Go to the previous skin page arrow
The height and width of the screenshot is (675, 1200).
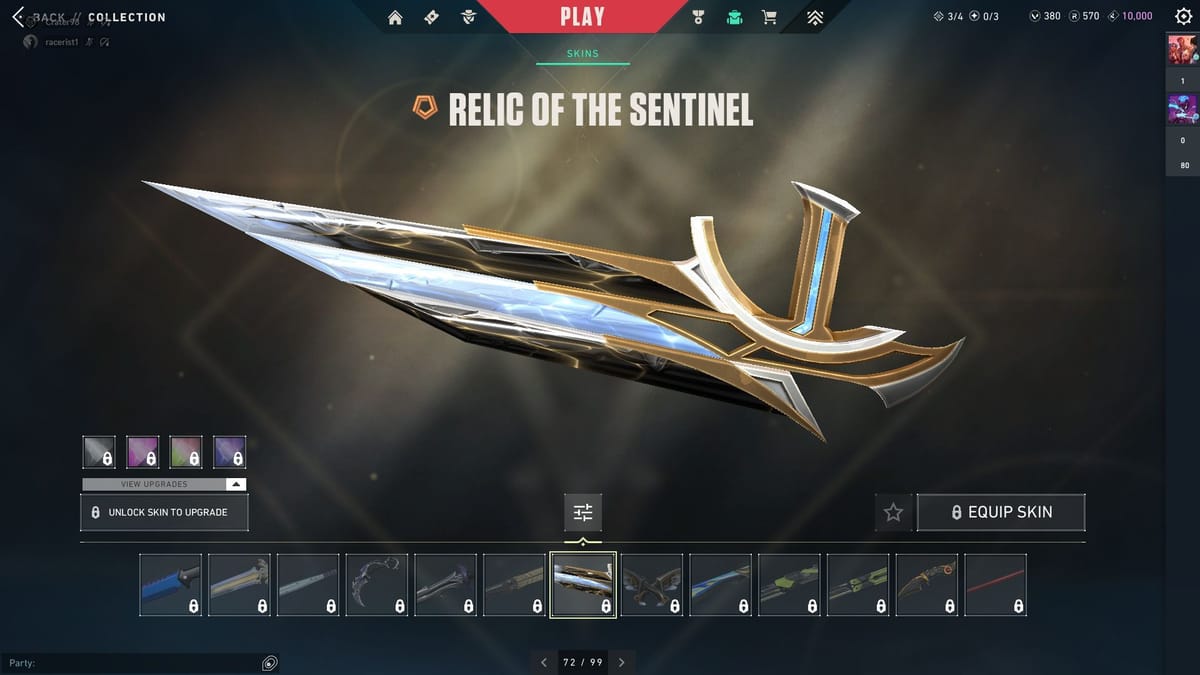click(x=544, y=662)
